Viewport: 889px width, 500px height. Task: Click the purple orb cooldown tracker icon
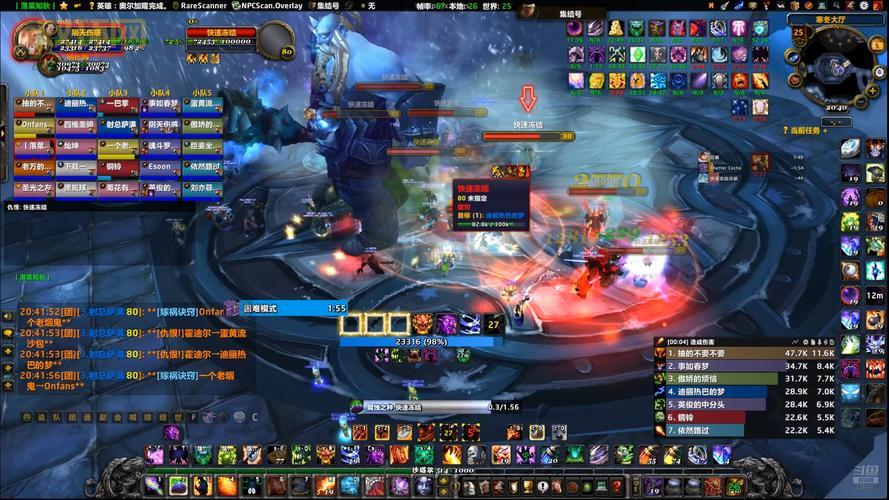[849, 295]
